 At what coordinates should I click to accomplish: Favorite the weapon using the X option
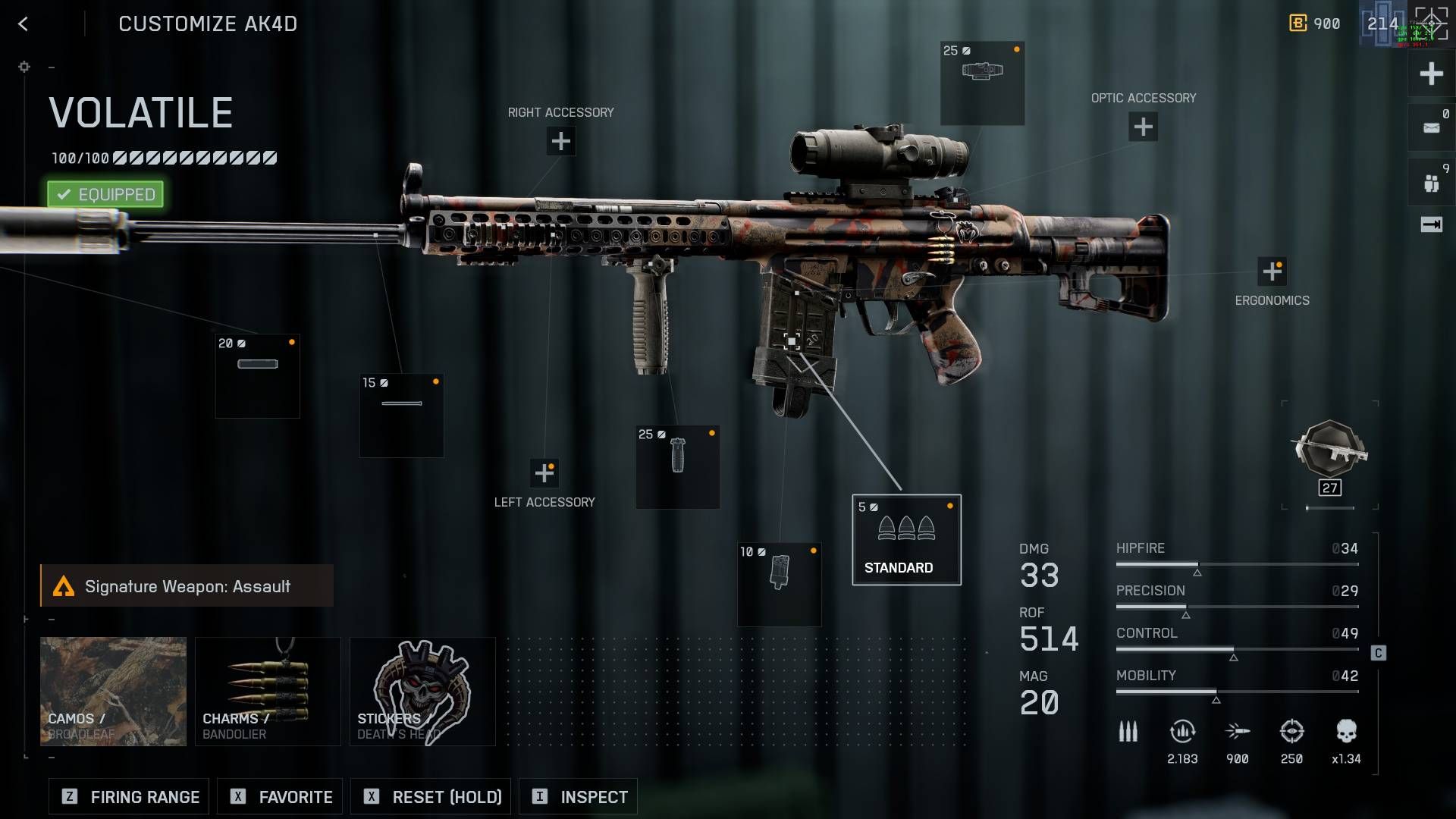(279, 796)
